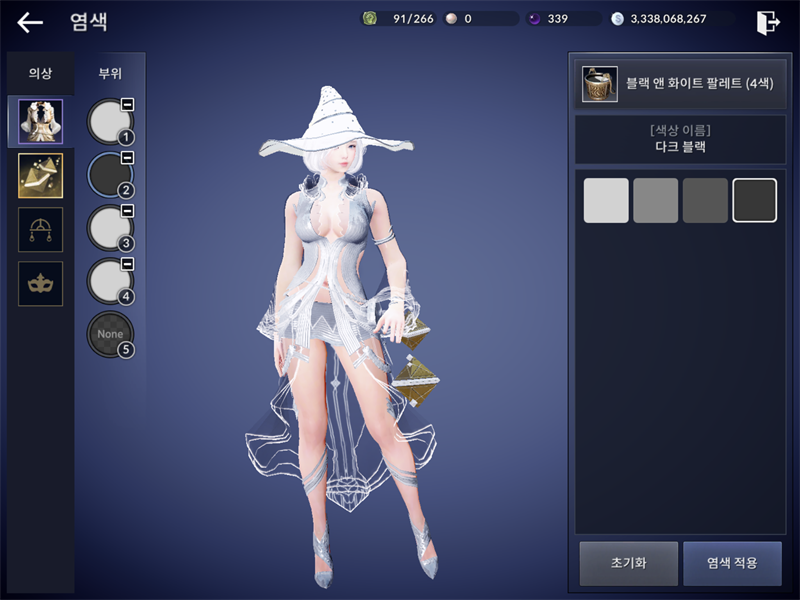
Task: Select dye part slot 1
Action: tap(110, 122)
